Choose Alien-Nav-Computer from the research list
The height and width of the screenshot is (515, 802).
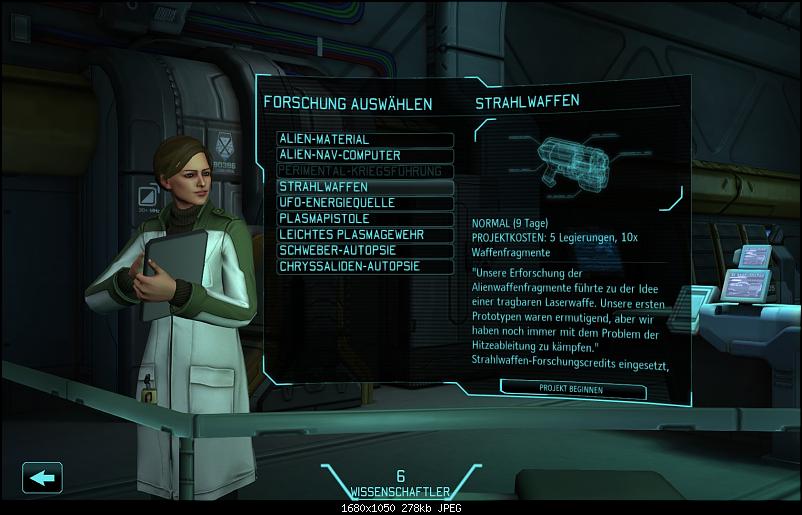click(x=365, y=155)
